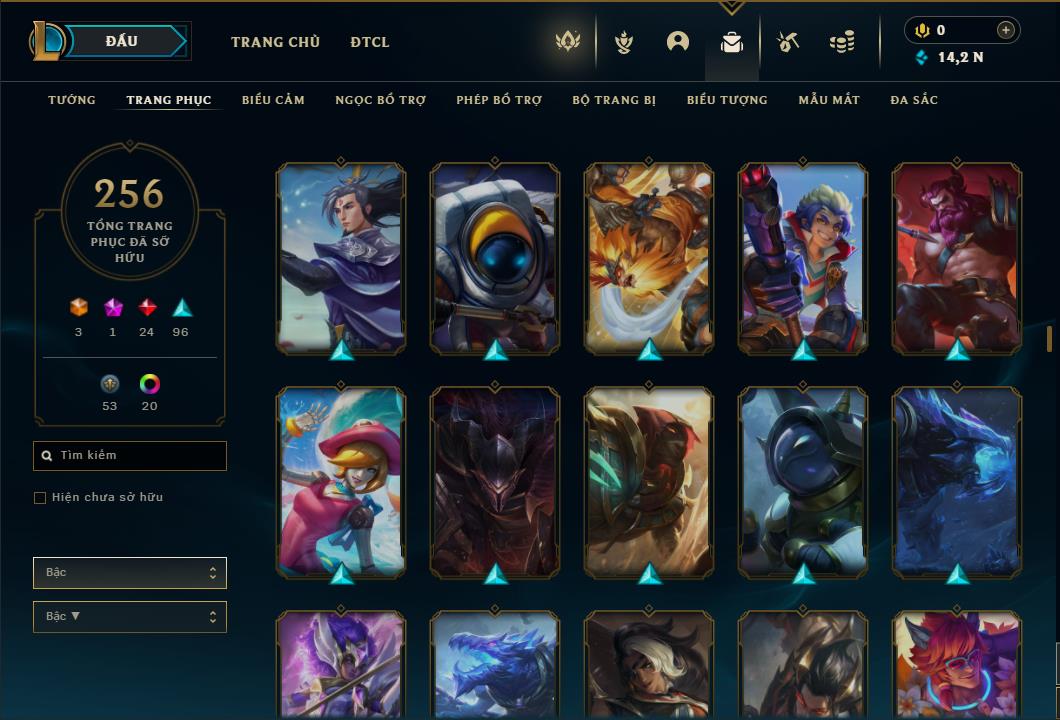Open the NGỌC BỔ TRỢ tab

click(x=380, y=100)
